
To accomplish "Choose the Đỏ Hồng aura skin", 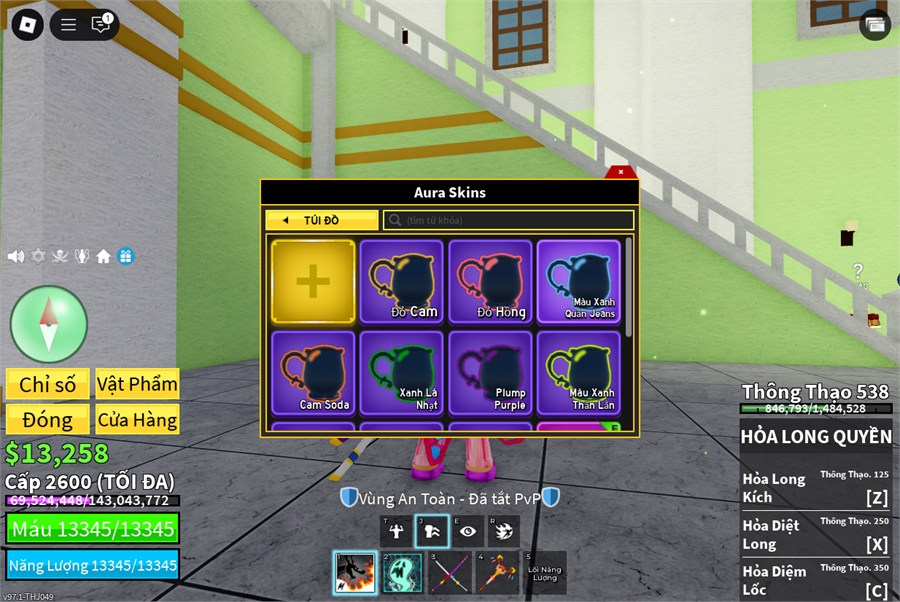I will coord(490,282).
